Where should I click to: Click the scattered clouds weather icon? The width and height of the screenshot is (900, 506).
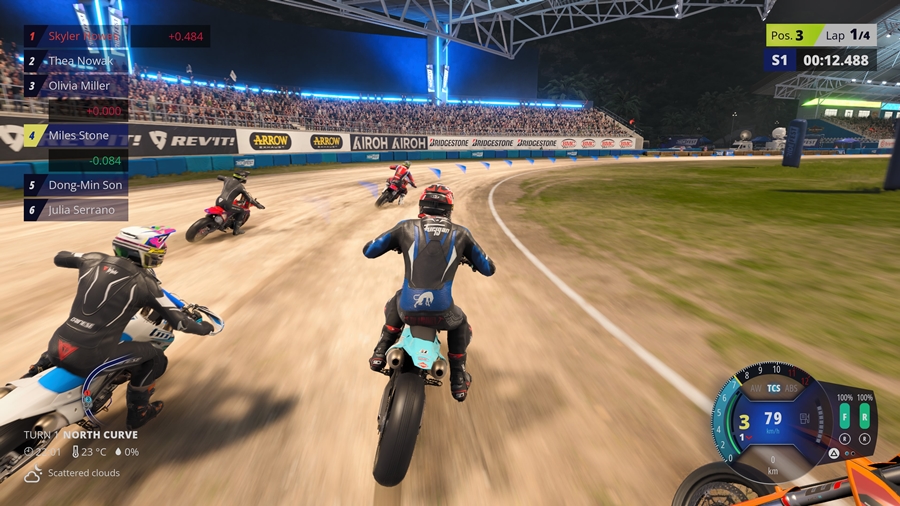[x=33, y=474]
